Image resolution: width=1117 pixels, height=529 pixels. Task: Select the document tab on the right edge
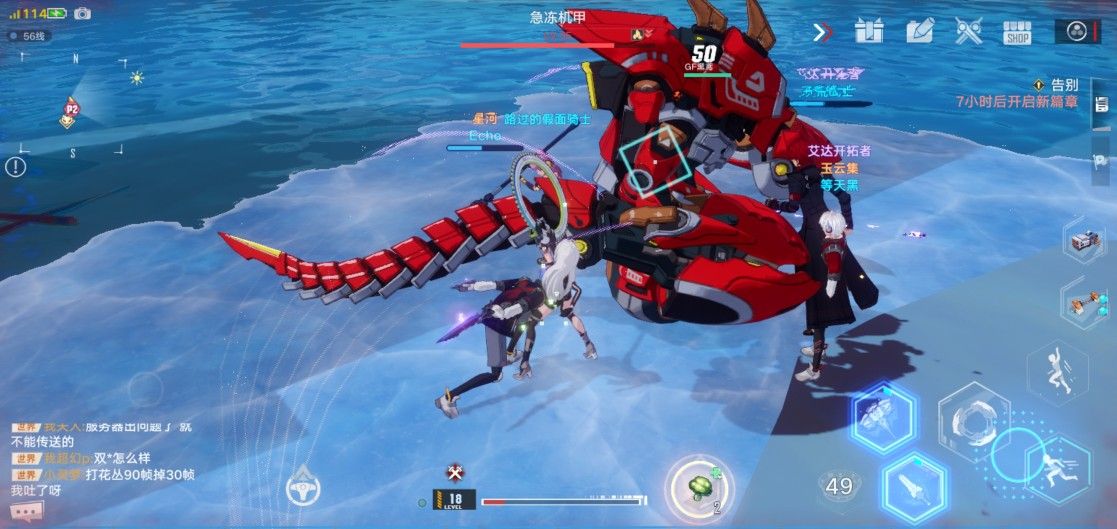[x=1101, y=105]
